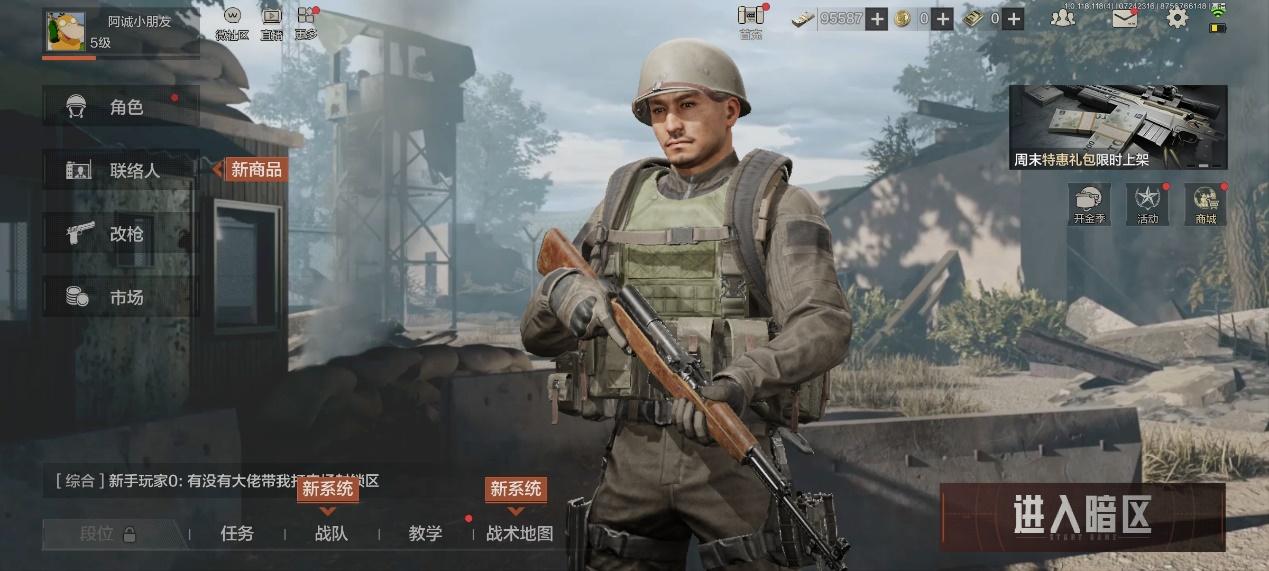Open the mail envelope inbox

tap(1124, 18)
